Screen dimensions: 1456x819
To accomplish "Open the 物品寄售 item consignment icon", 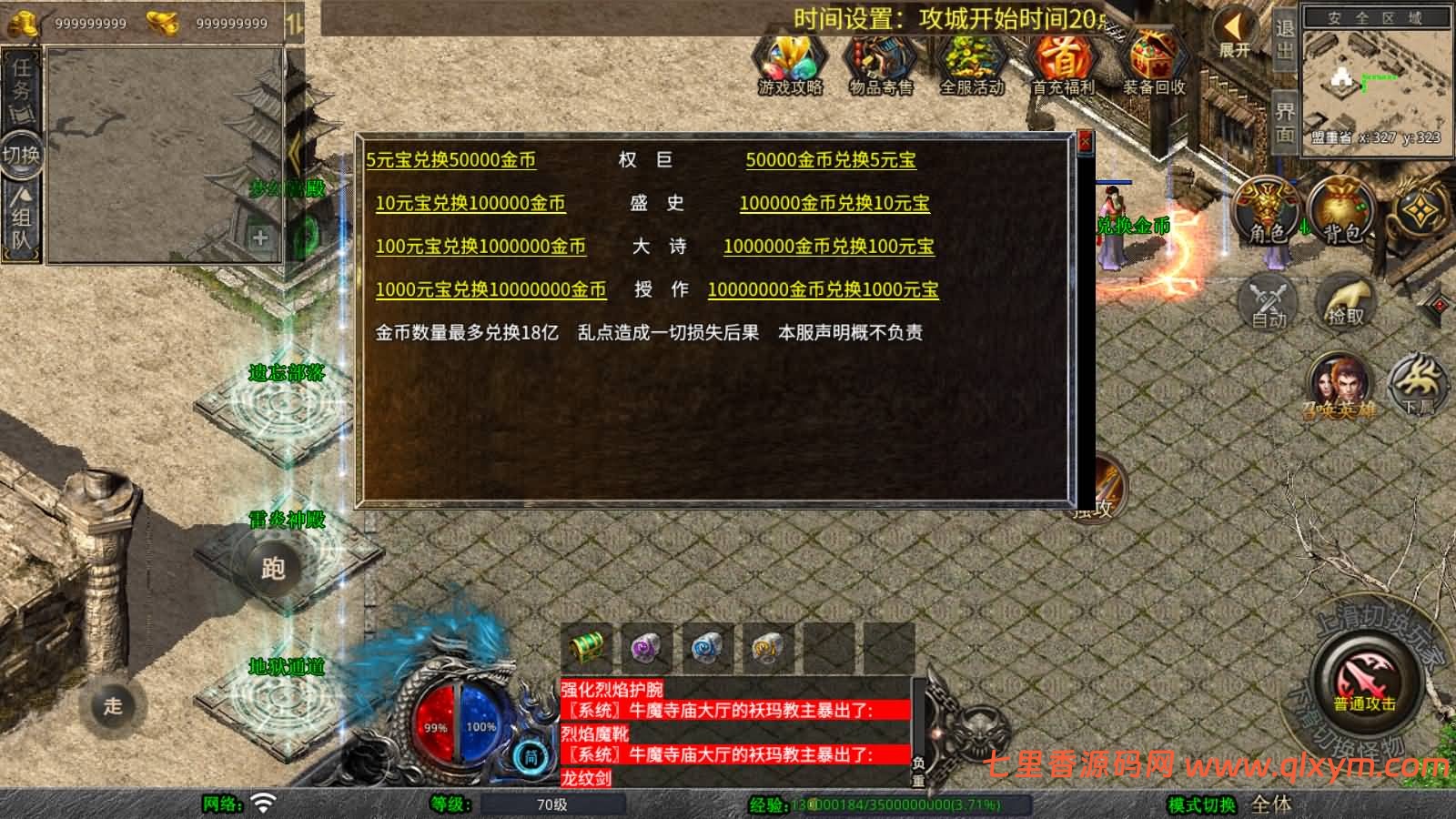I will (879, 64).
